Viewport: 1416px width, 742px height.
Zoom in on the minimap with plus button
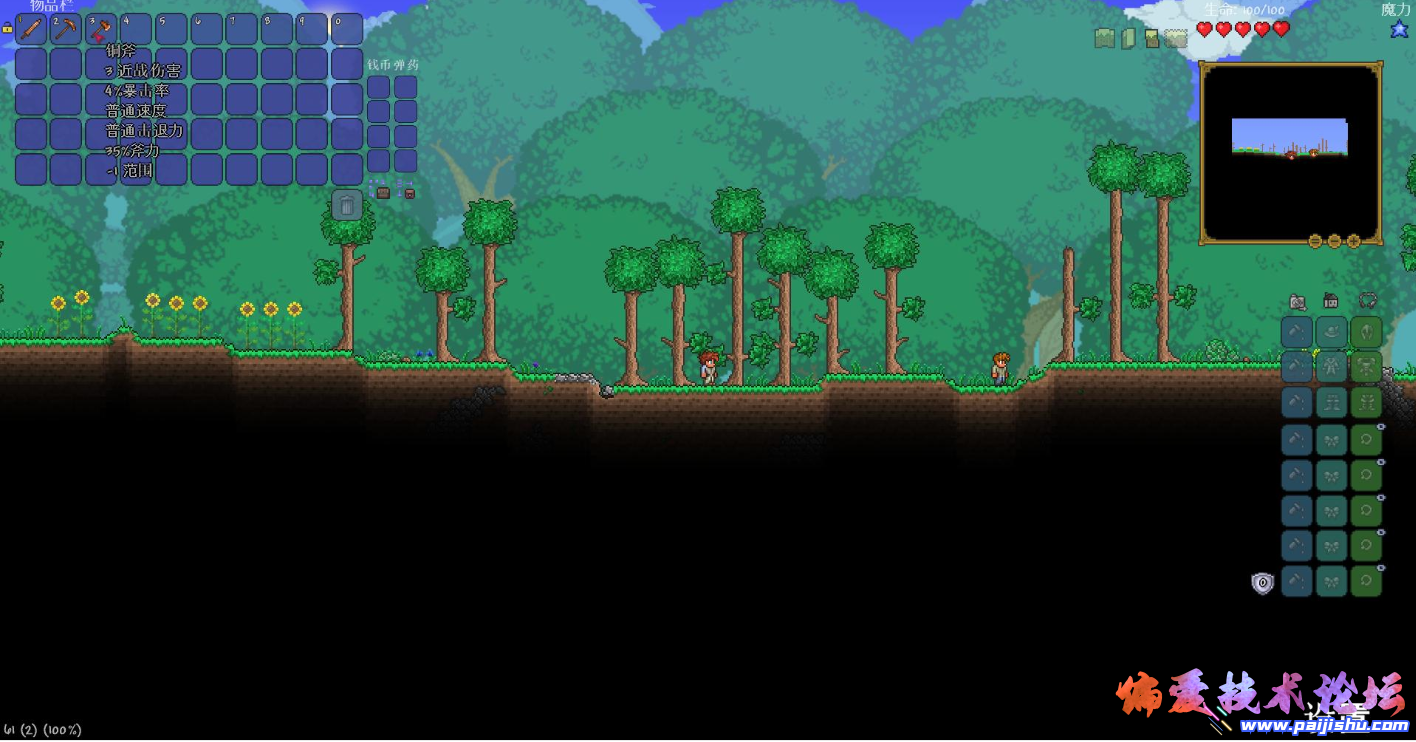1354,241
